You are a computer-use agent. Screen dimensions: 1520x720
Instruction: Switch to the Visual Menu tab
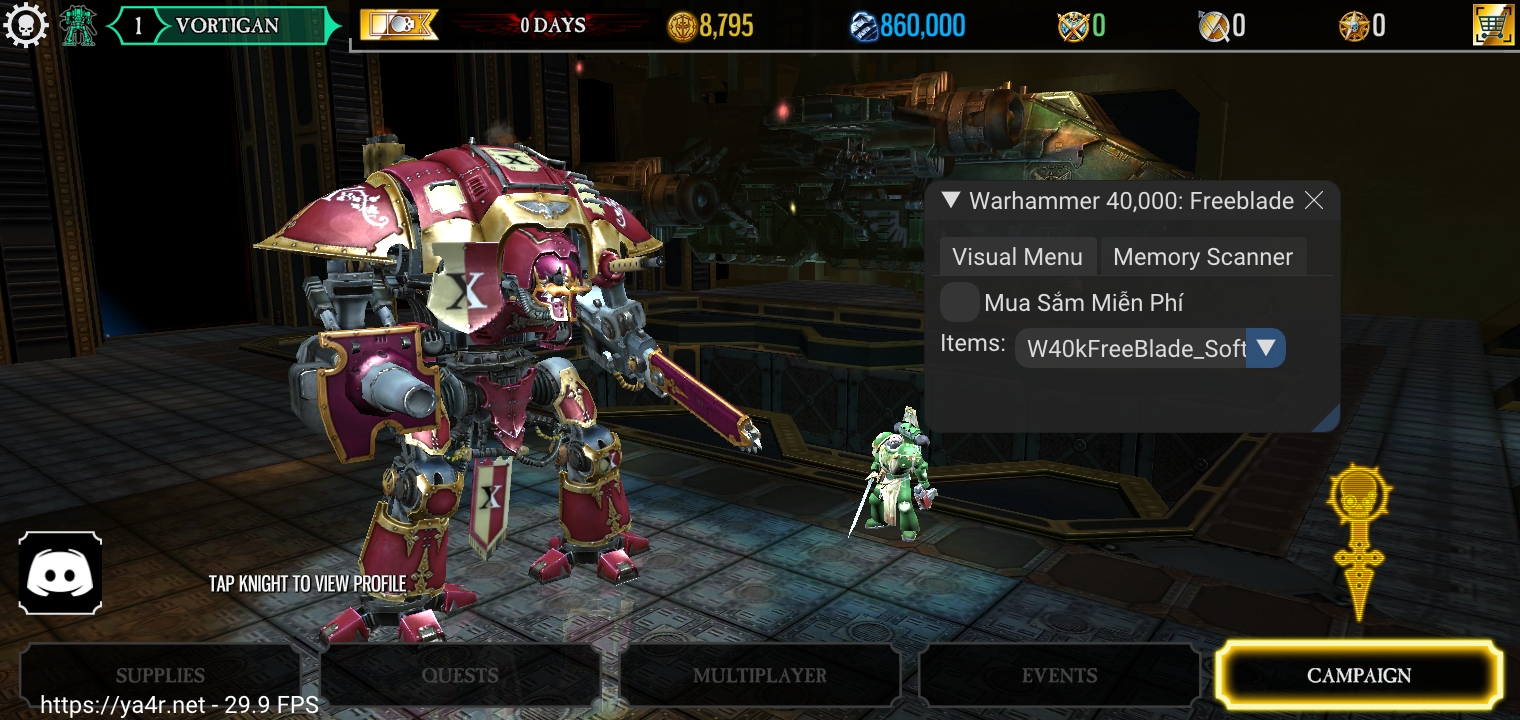coord(1017,256)
